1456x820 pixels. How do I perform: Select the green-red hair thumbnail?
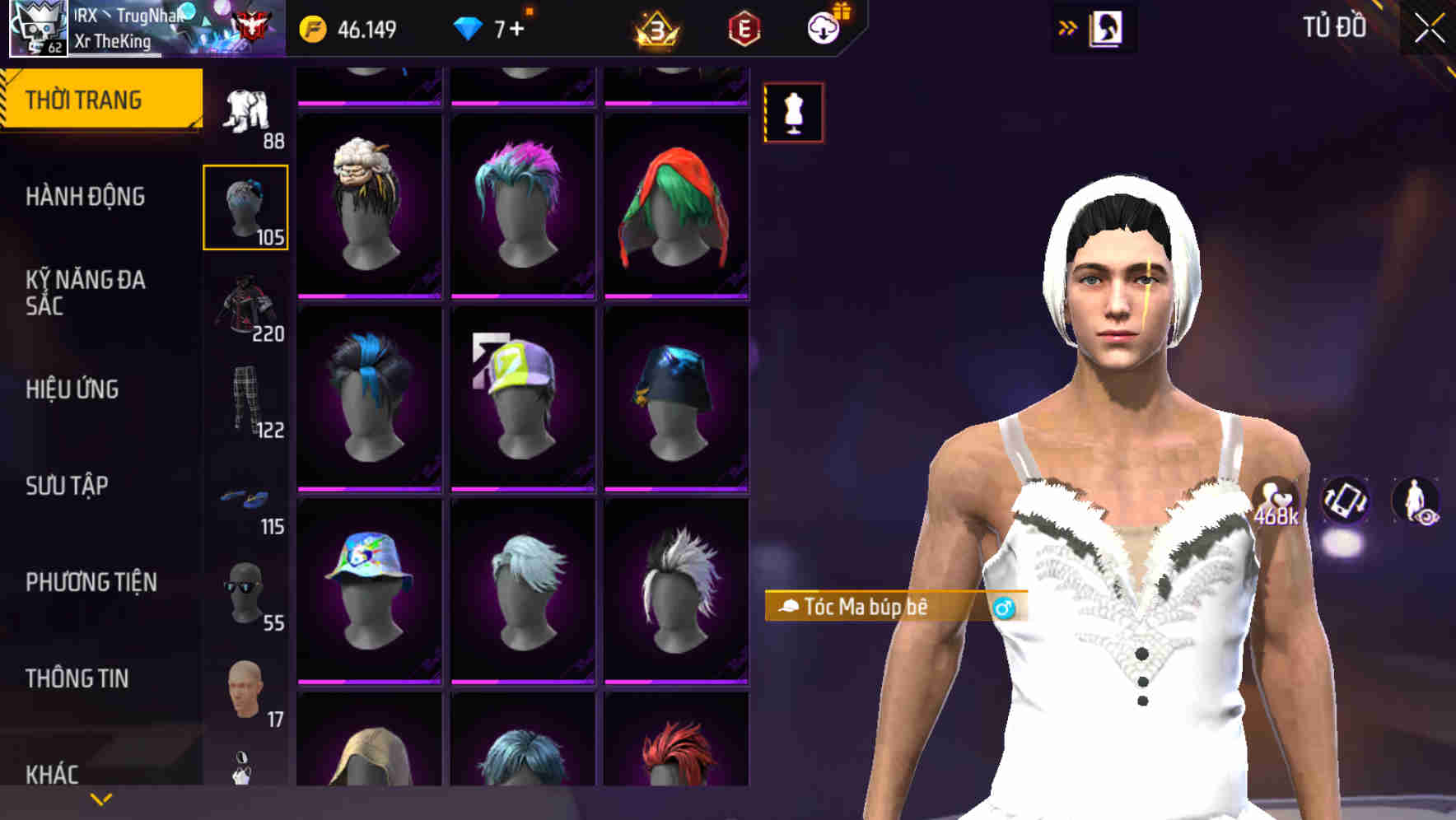pos(675,204)
